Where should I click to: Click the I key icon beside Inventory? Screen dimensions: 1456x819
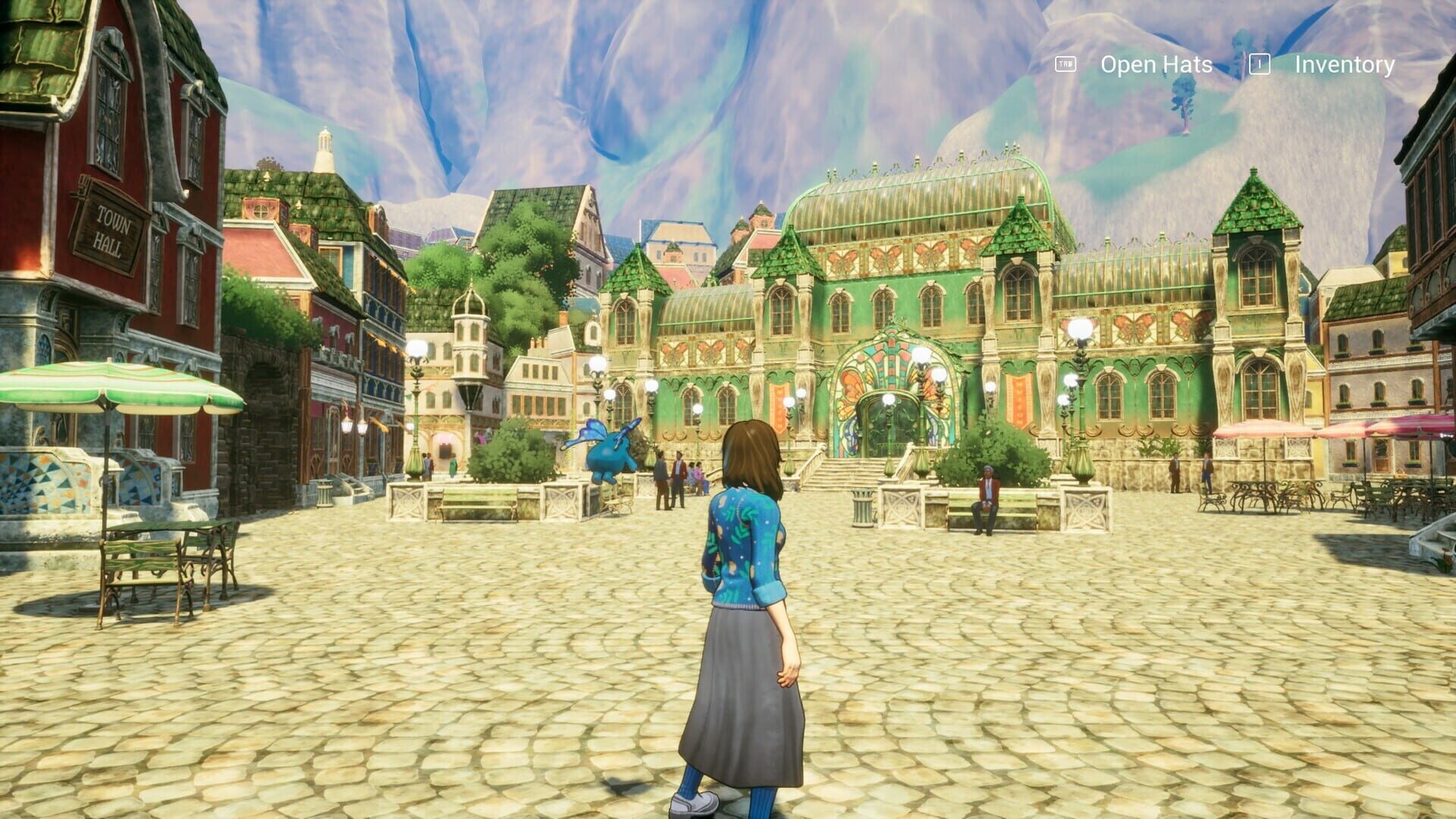1260,65
